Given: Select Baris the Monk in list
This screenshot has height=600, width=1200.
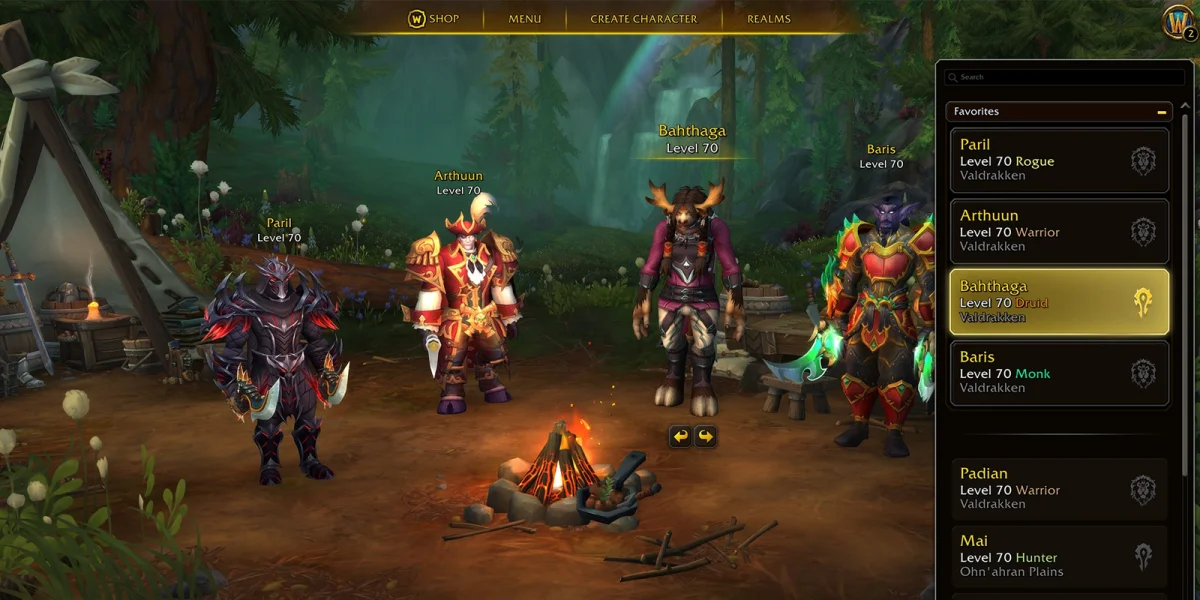Looking at the screenshot, I should pos(1058,373).
